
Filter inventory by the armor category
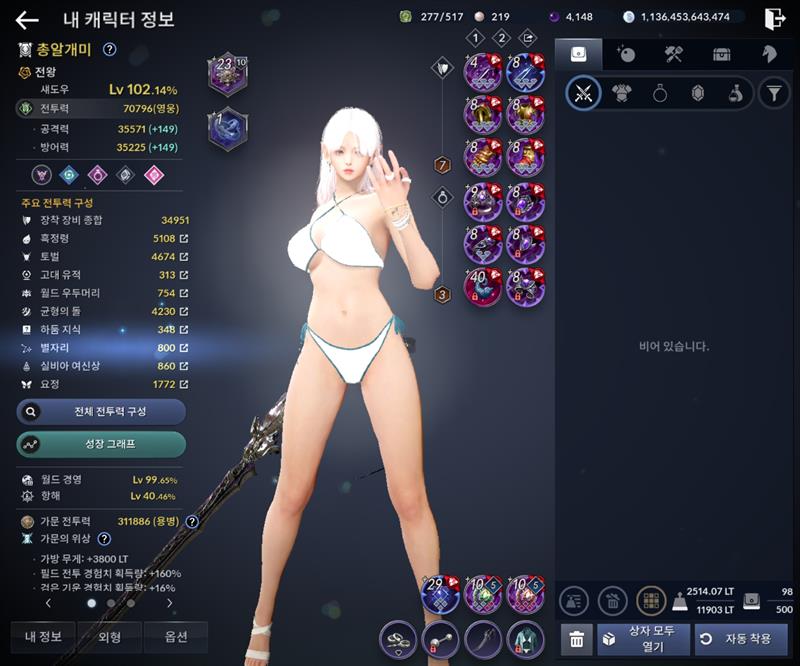622,94
